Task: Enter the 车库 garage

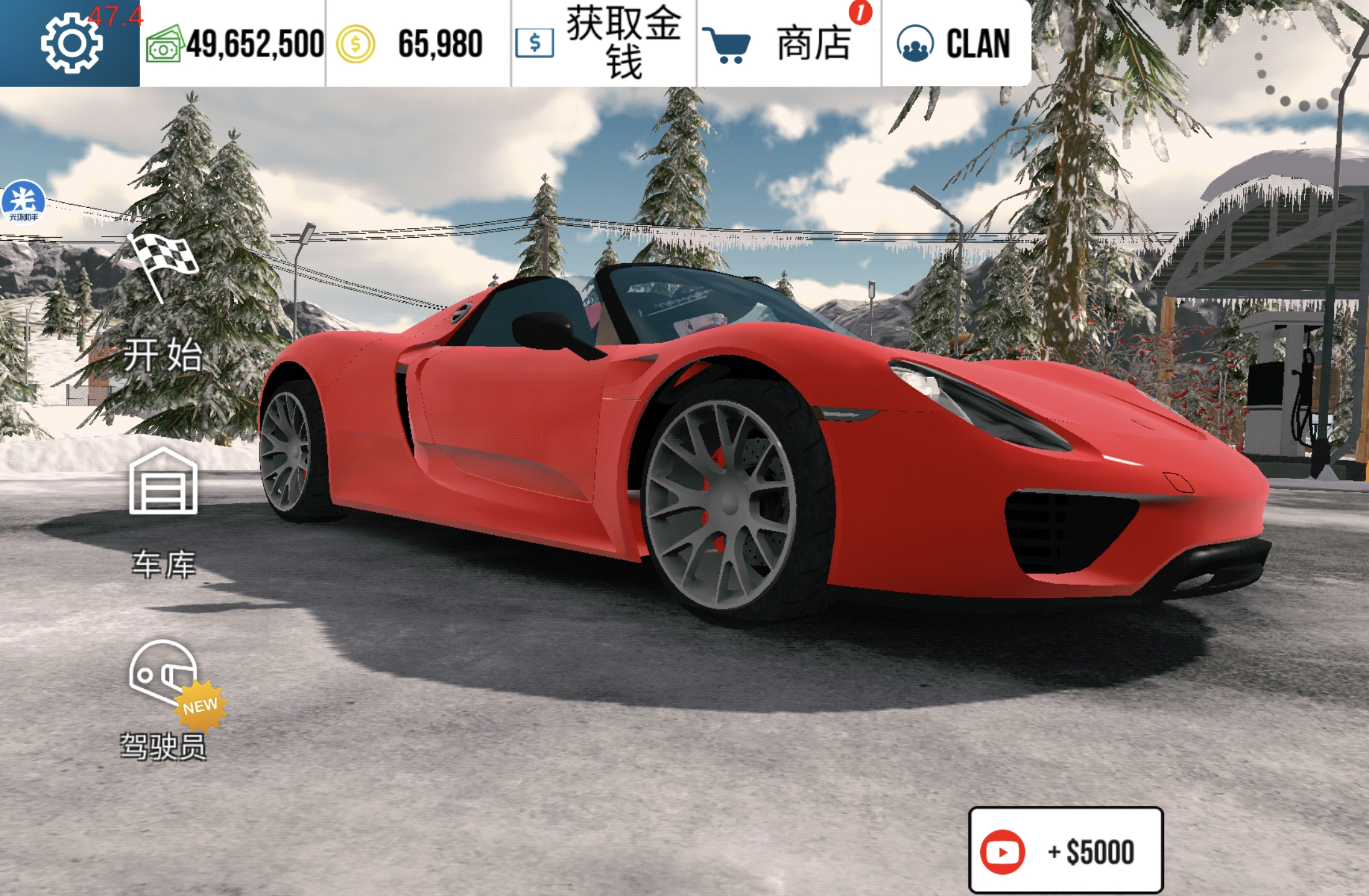Action: [163, 511]
